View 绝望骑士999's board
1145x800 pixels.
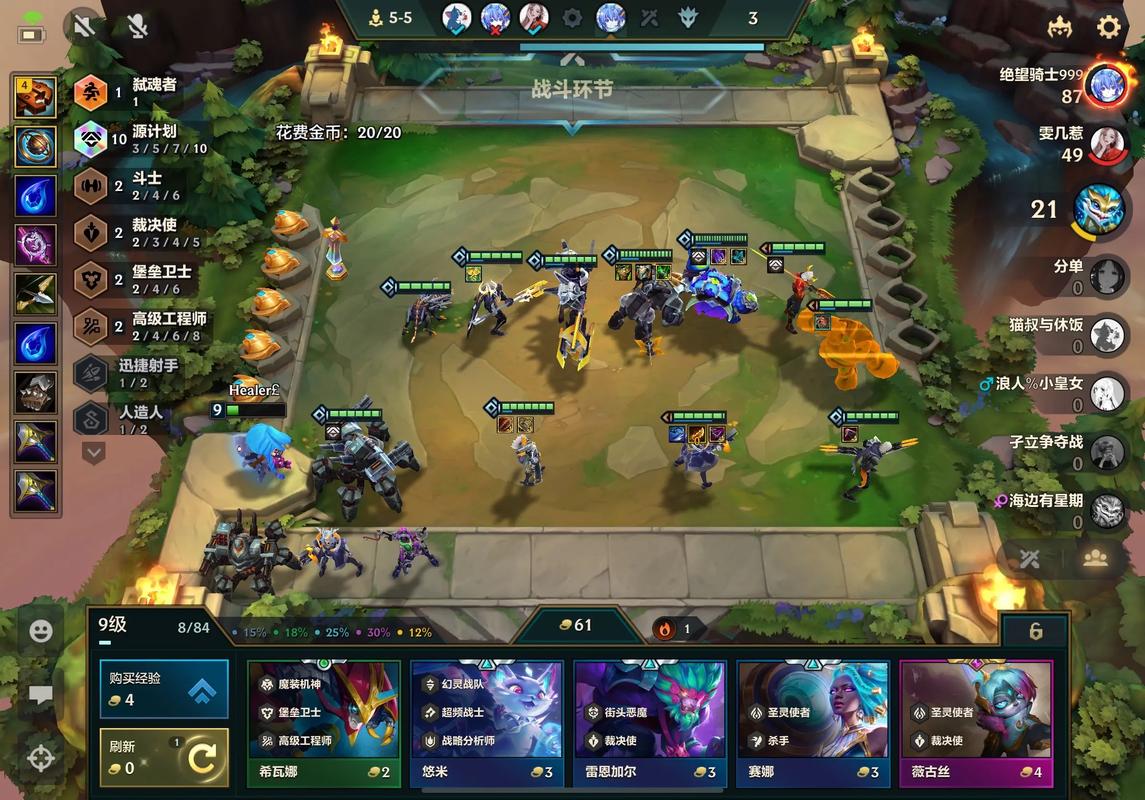tap(1106, 86)
